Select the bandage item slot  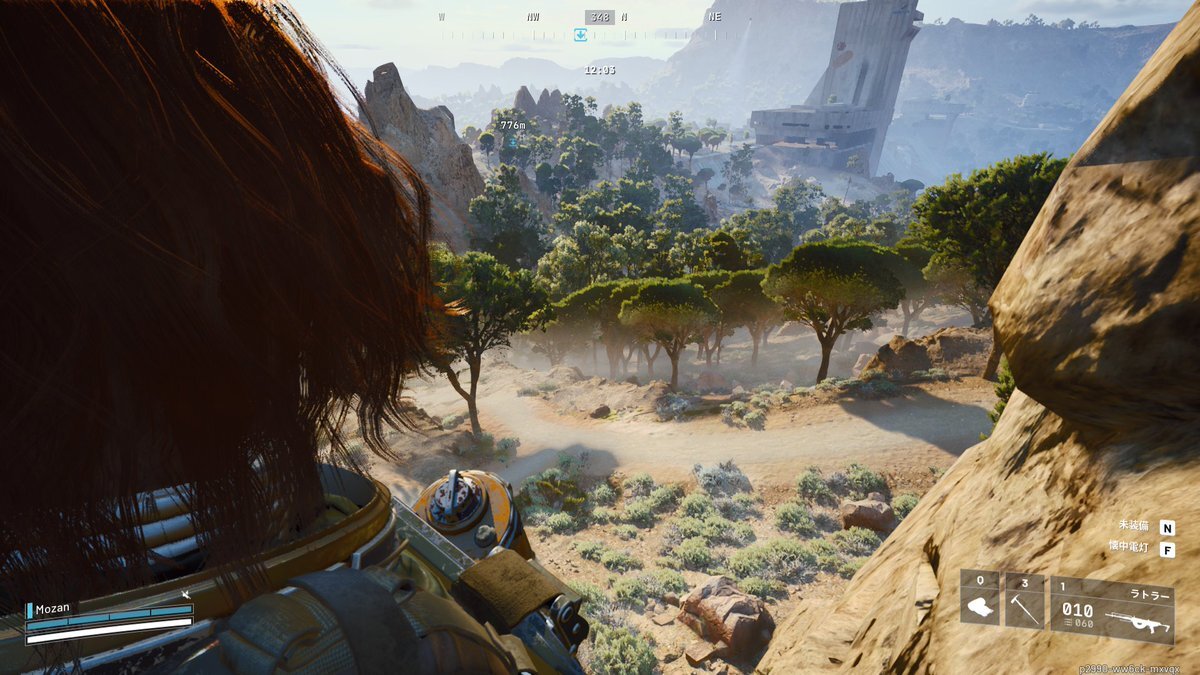click(x=980, y=598)
